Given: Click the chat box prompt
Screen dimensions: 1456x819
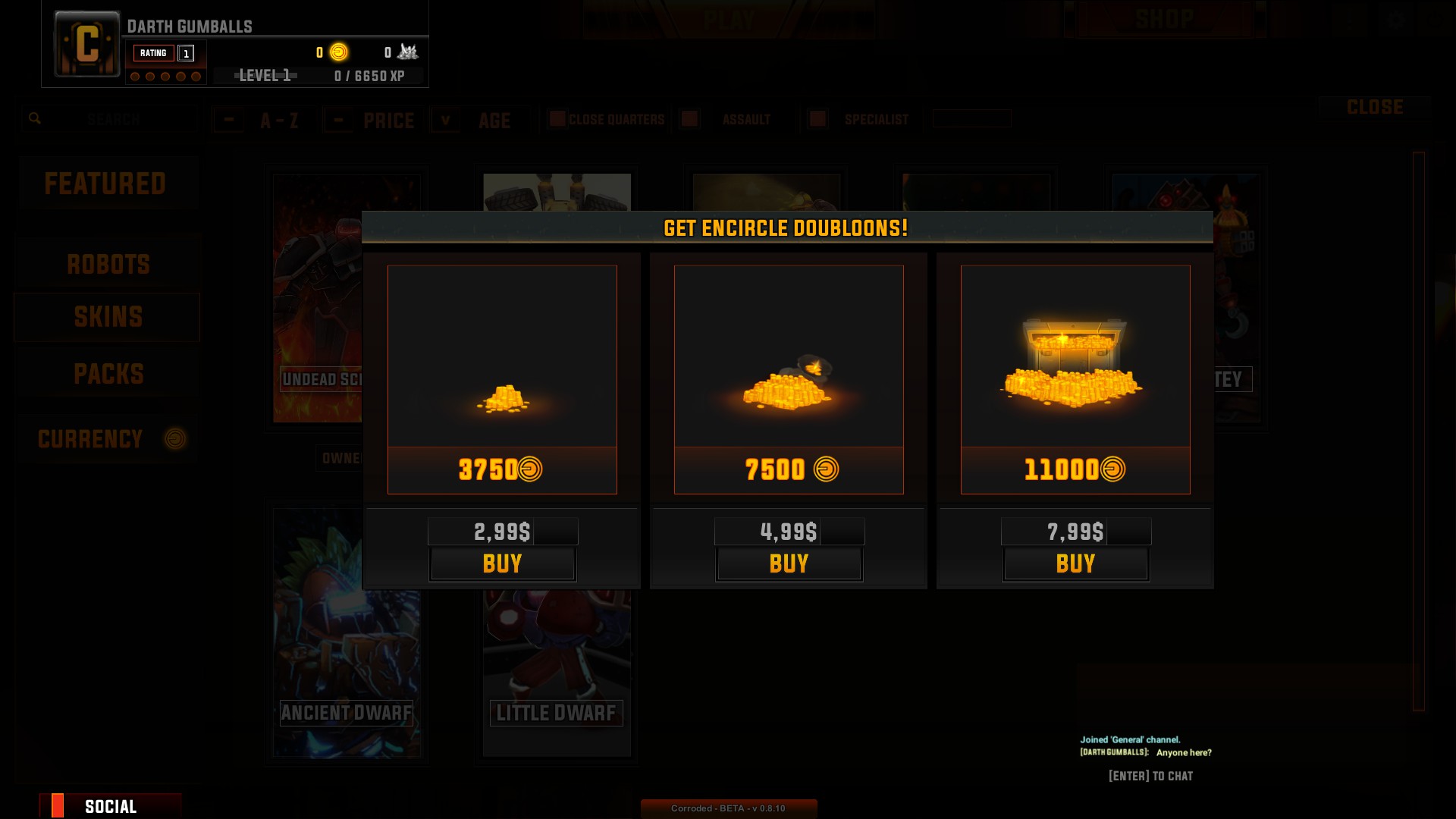Looking at the screenshot, I should (x=1150, y=776).
